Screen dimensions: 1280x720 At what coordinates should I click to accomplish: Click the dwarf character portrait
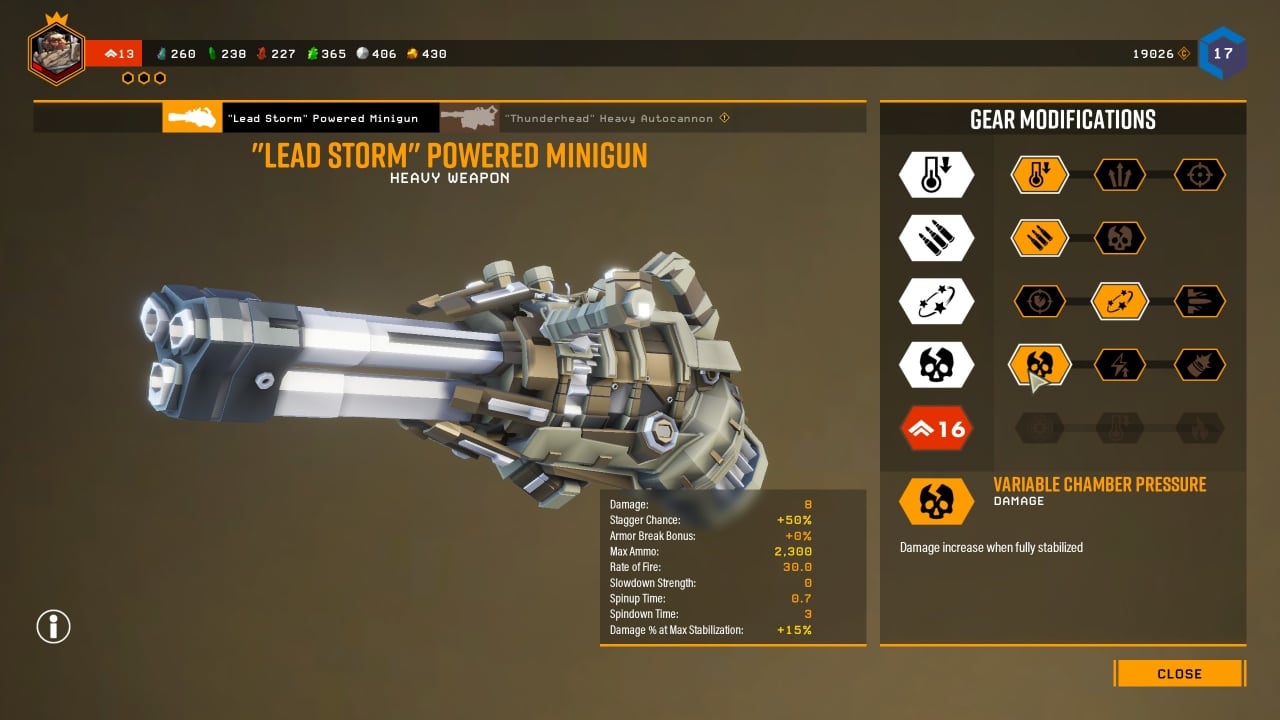pos(56,53)
